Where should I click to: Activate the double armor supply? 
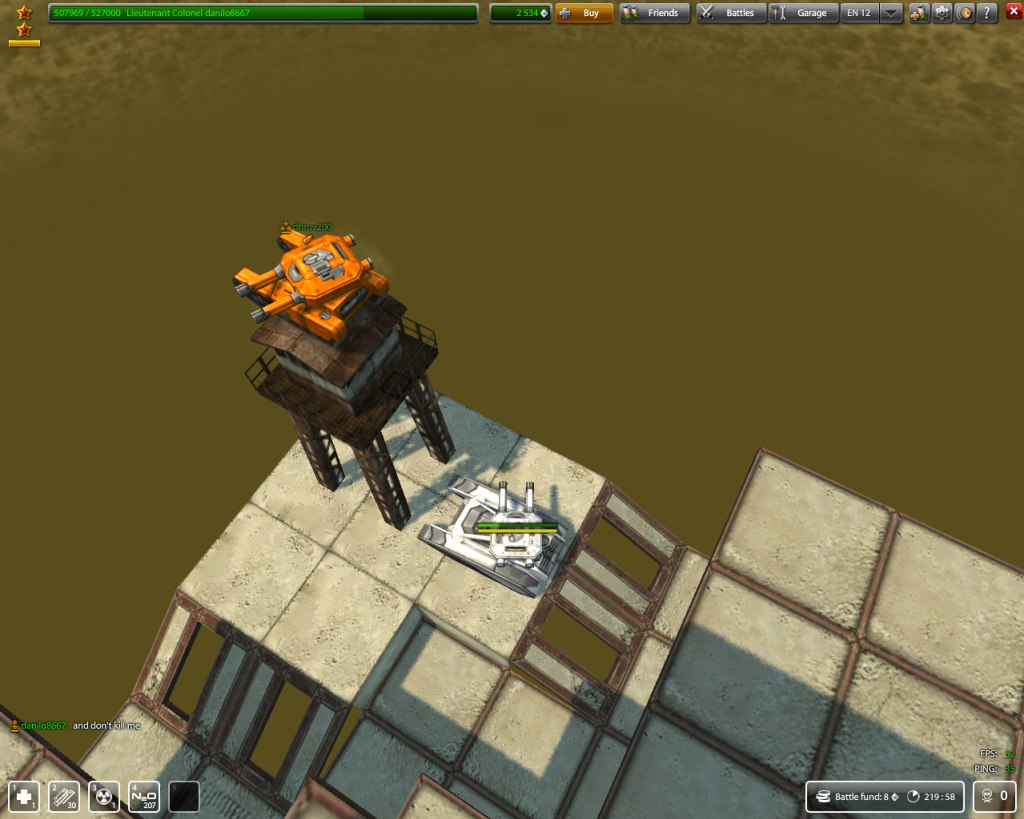pos(64,796)
